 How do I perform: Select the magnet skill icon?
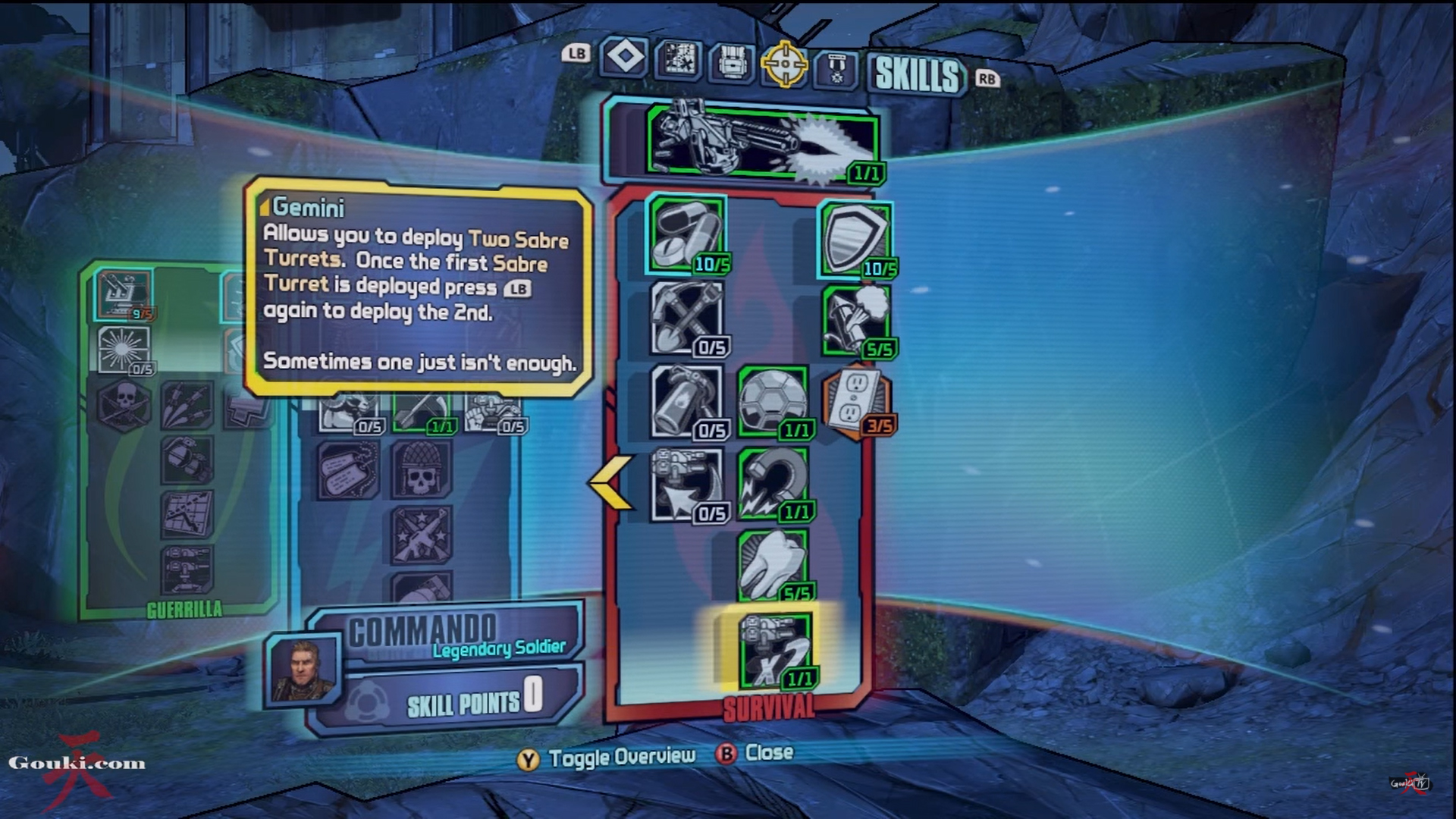[x=772, y=485]
